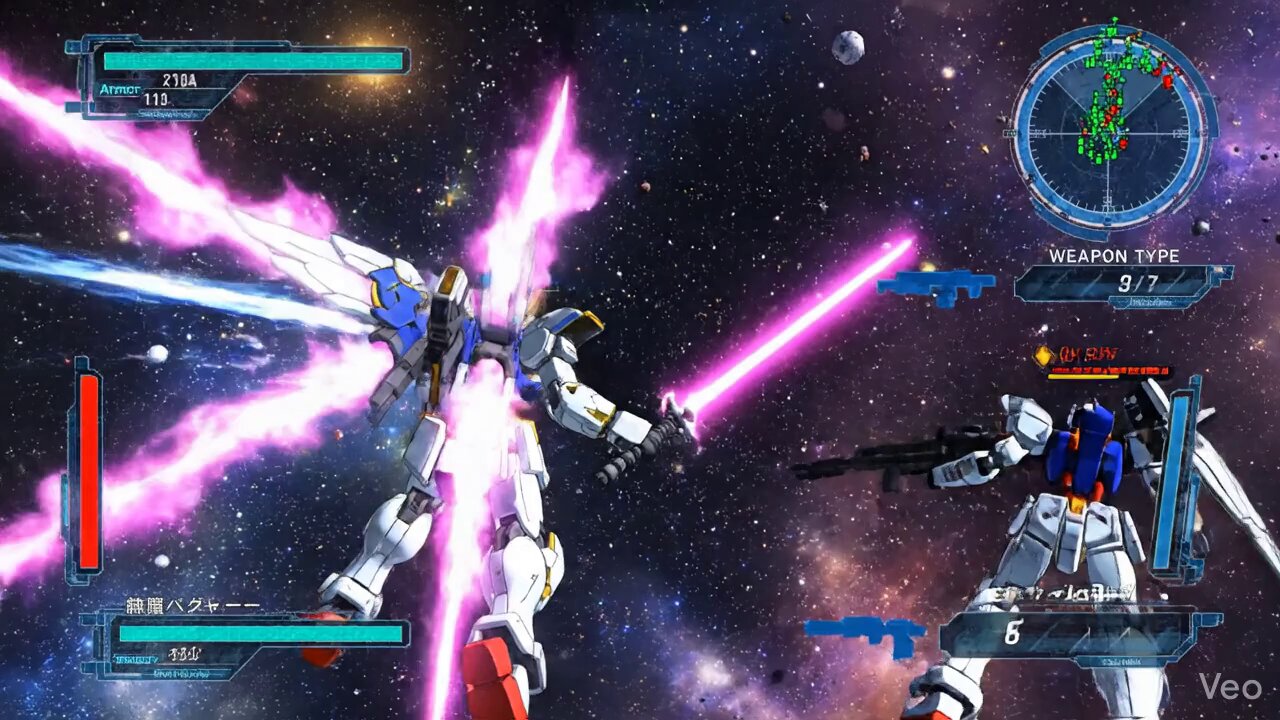
Task: Select the blue rifle icon beside WEAPON TYPE
Action: pos(936,285)
